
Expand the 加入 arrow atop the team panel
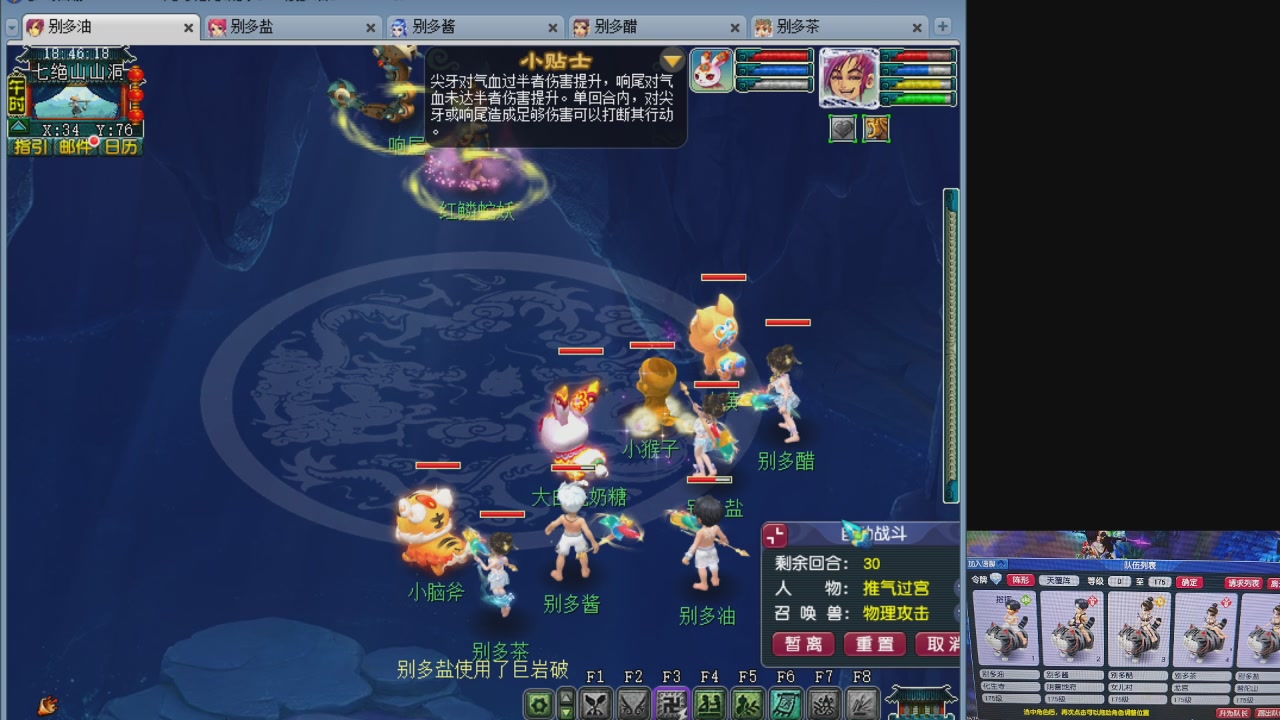point(1001,562)
